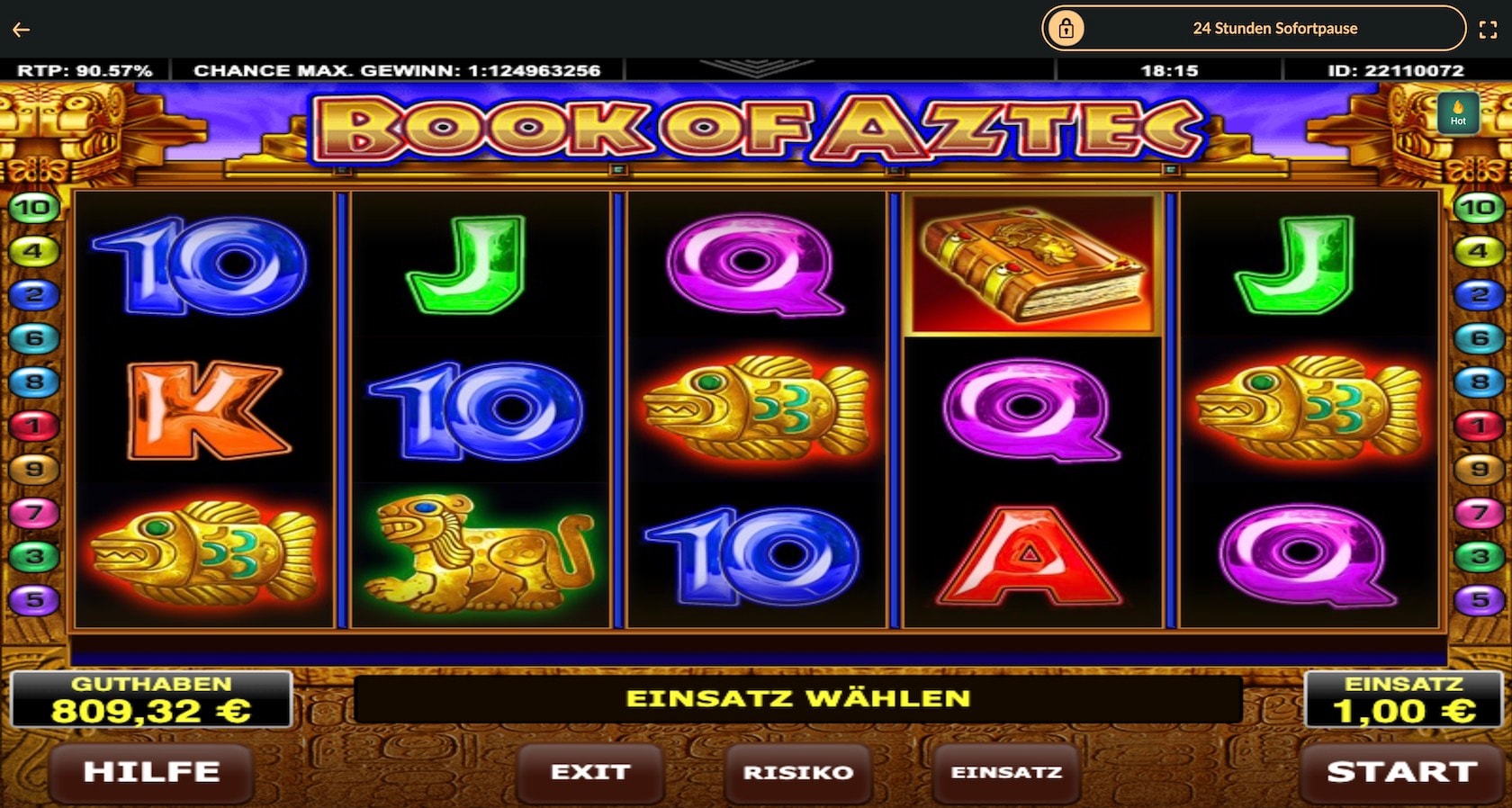Click the green Hot flame badge
The image size is (1512, 808).
click(1459, 114)
